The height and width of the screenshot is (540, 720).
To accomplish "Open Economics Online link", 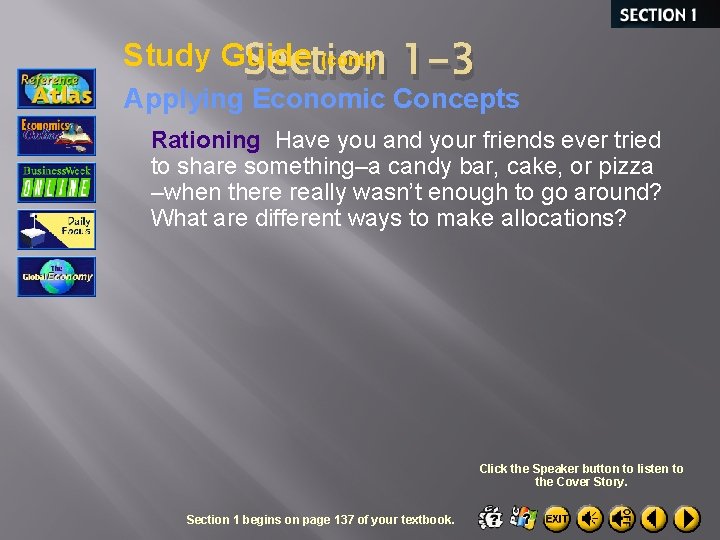I will [x=56, y=135].
